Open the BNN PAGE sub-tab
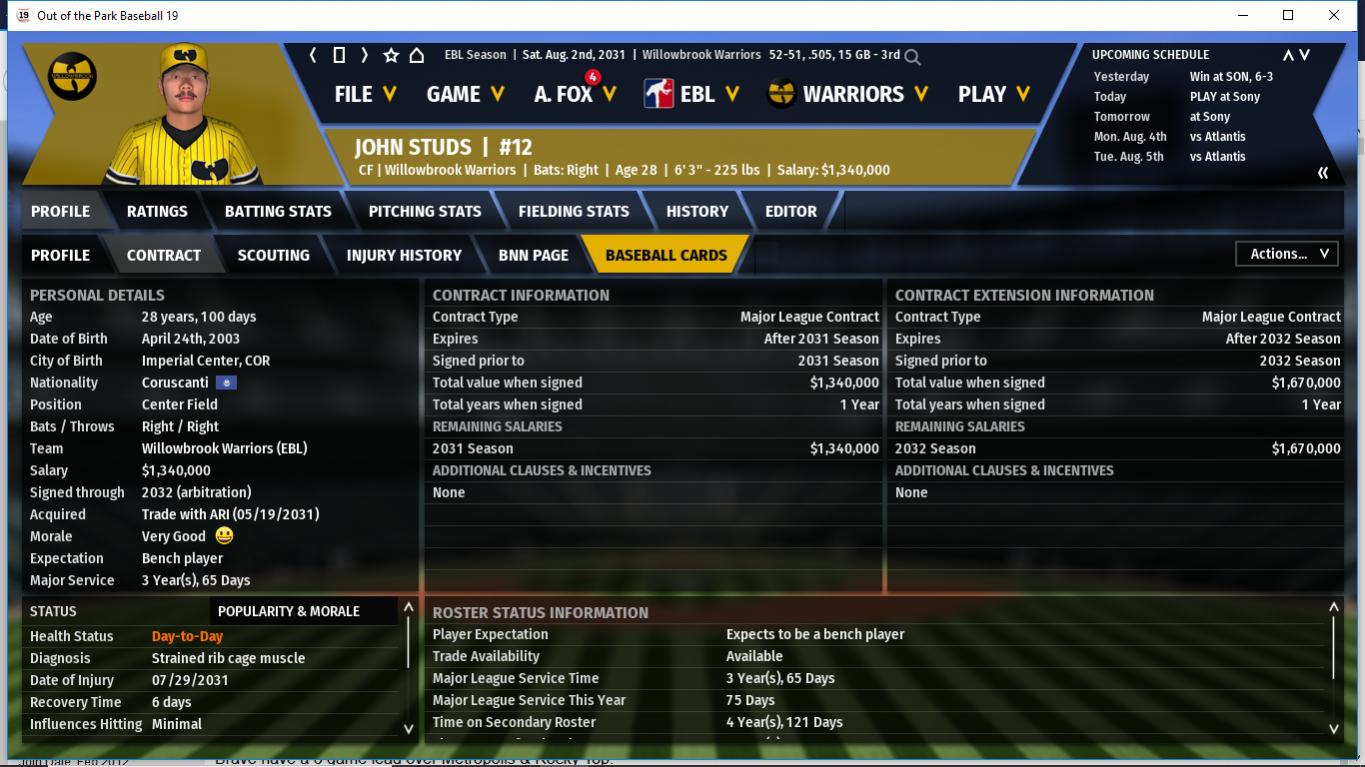 point(533,255)
